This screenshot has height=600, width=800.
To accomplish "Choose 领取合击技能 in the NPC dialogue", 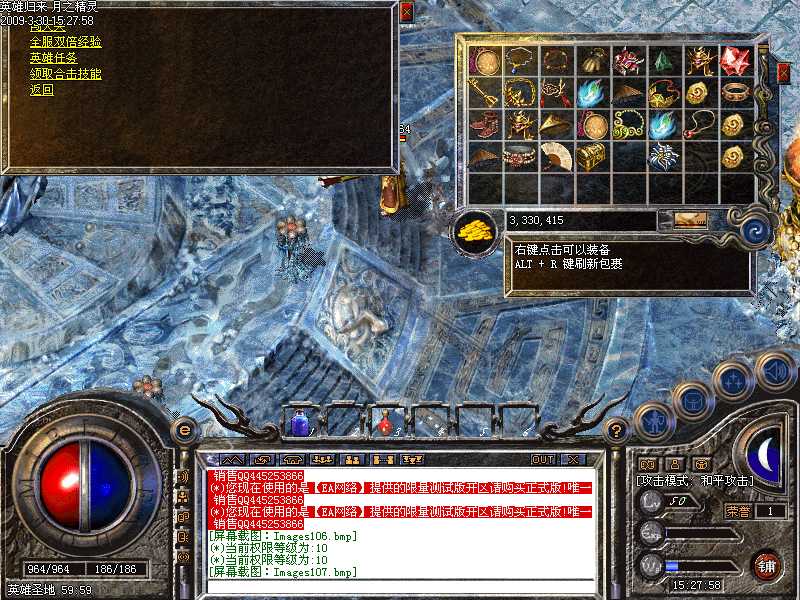I will [x=65, y=74].
